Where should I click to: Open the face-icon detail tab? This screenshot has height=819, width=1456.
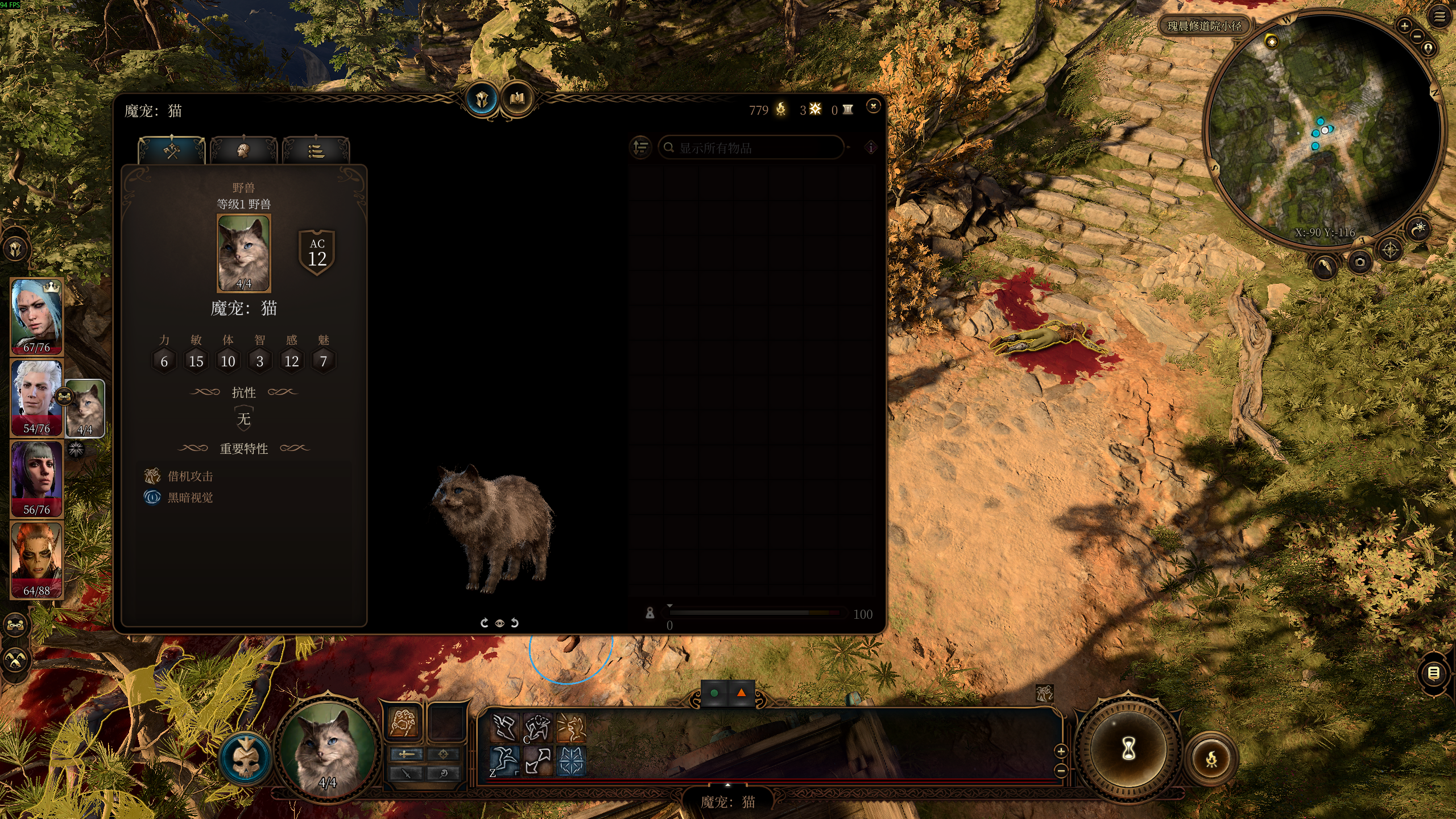click(243, 151)
